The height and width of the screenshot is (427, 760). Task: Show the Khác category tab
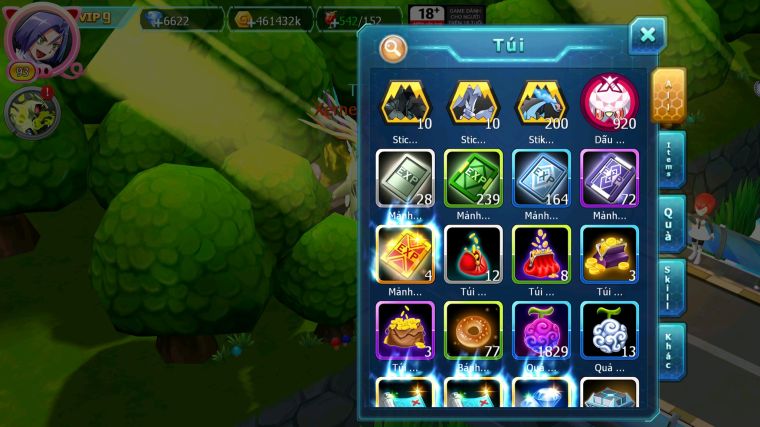pos(671,351)
